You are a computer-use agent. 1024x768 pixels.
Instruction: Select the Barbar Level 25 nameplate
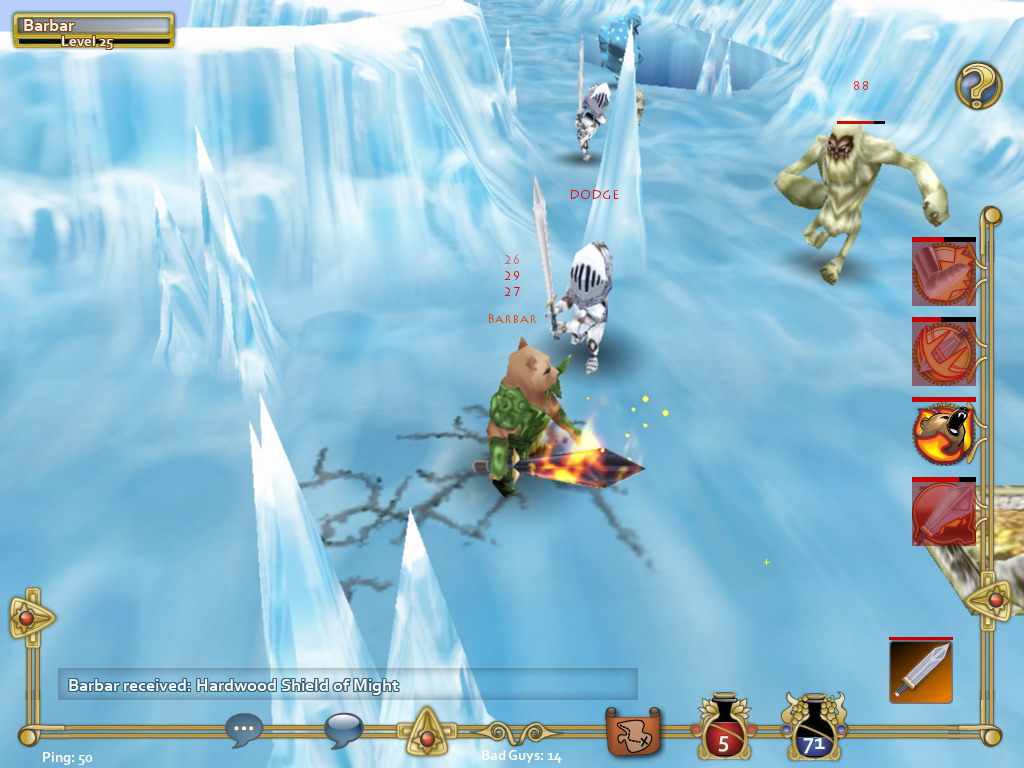94,30
